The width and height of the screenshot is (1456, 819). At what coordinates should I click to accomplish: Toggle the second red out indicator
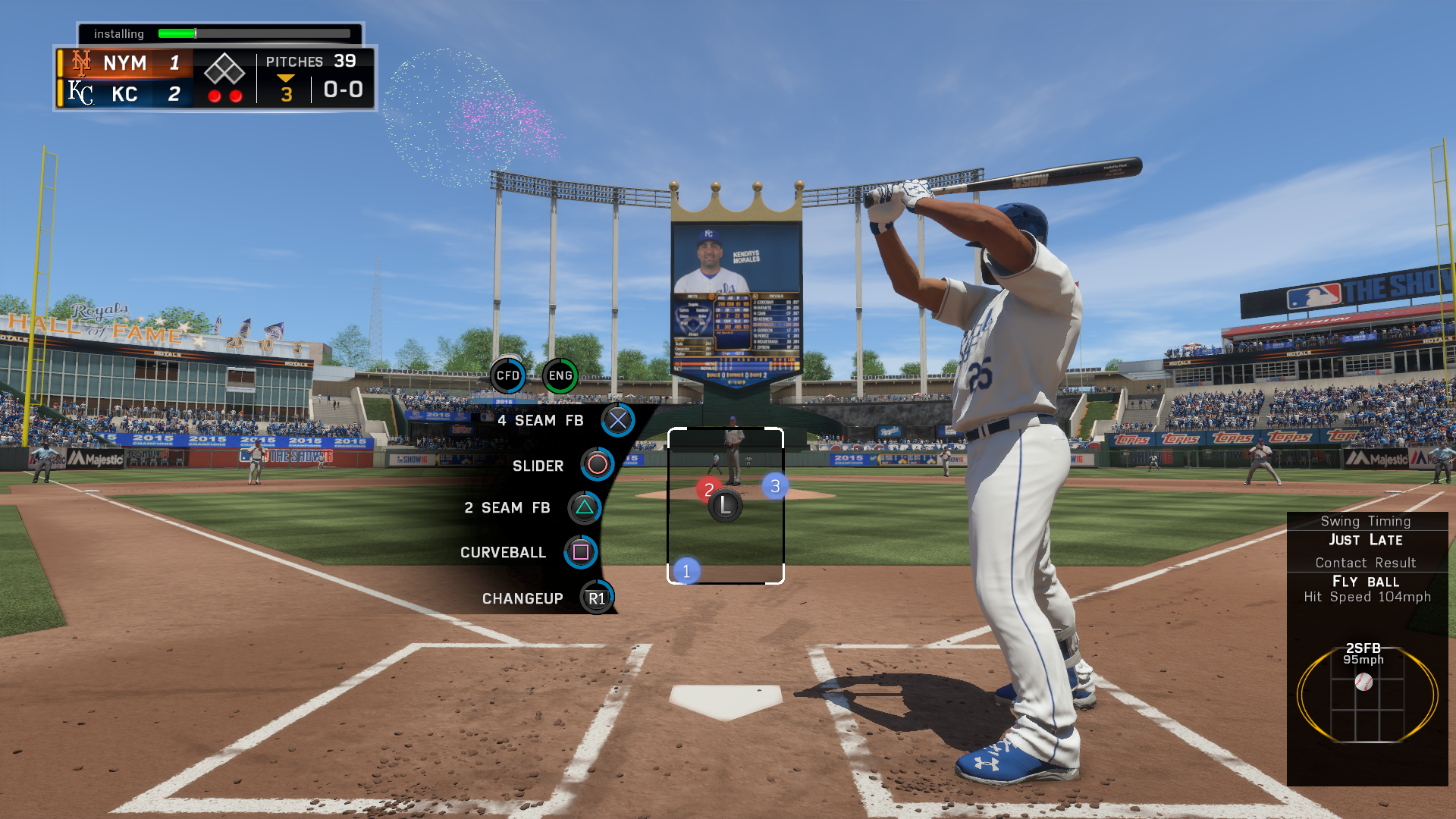[236, 94]
